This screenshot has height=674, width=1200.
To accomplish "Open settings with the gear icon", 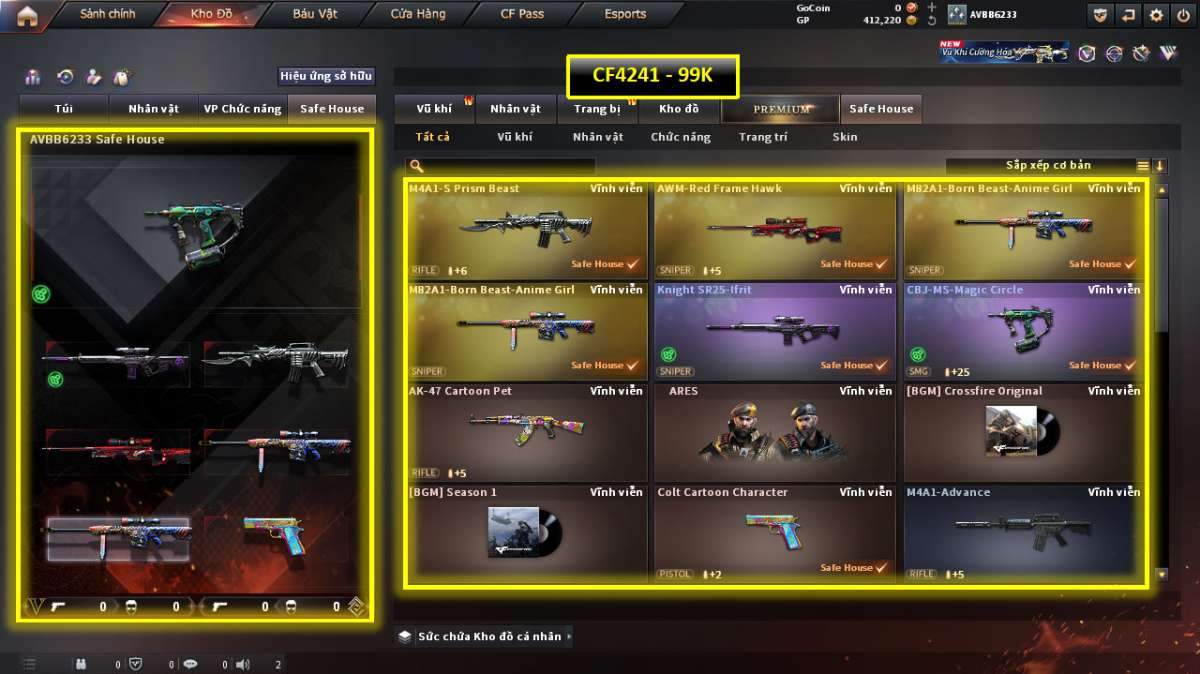I will coord(1157,15).
